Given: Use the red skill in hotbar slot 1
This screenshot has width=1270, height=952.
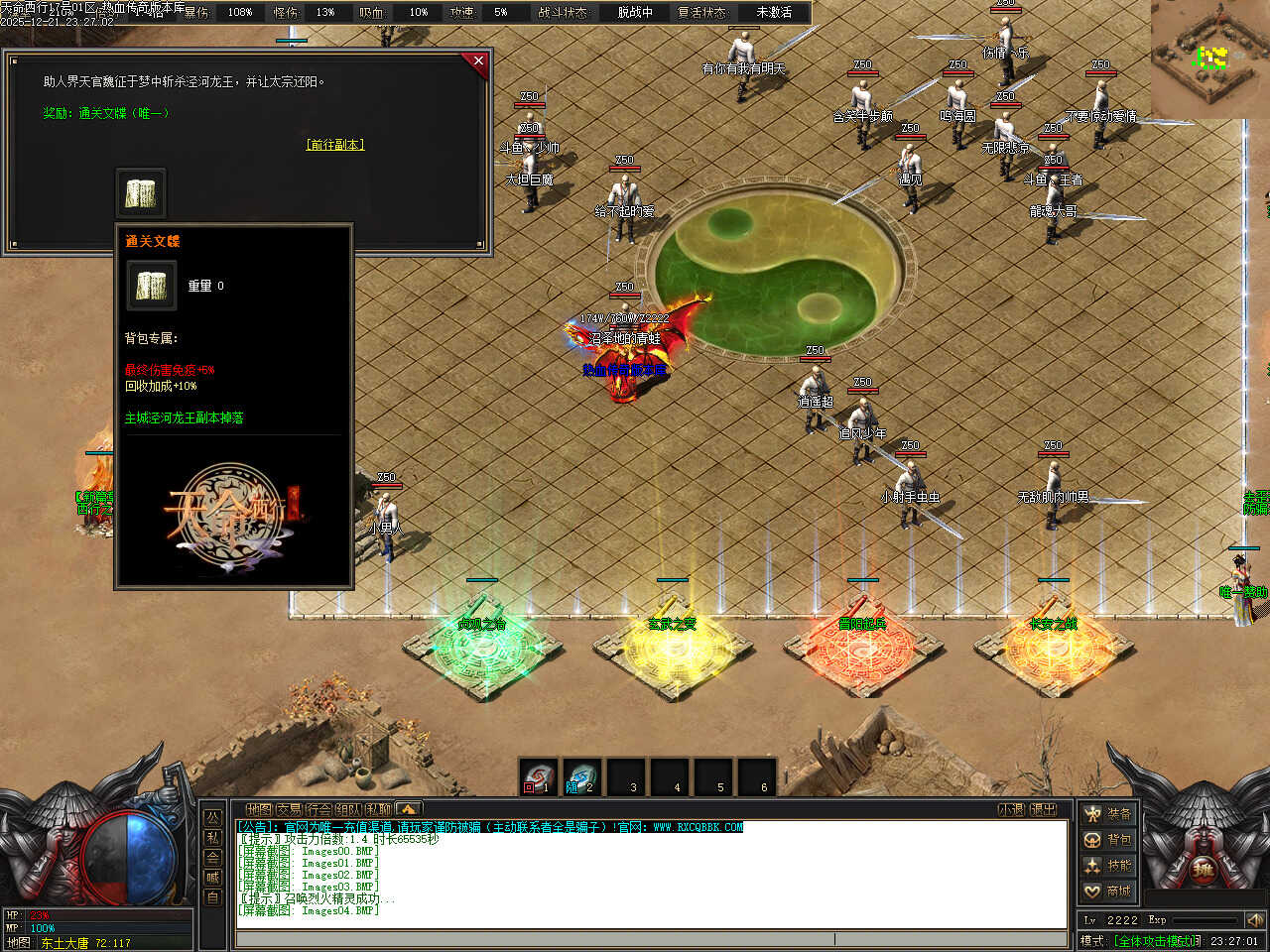Looking at the screenshot, I should [x=539, y=776].
